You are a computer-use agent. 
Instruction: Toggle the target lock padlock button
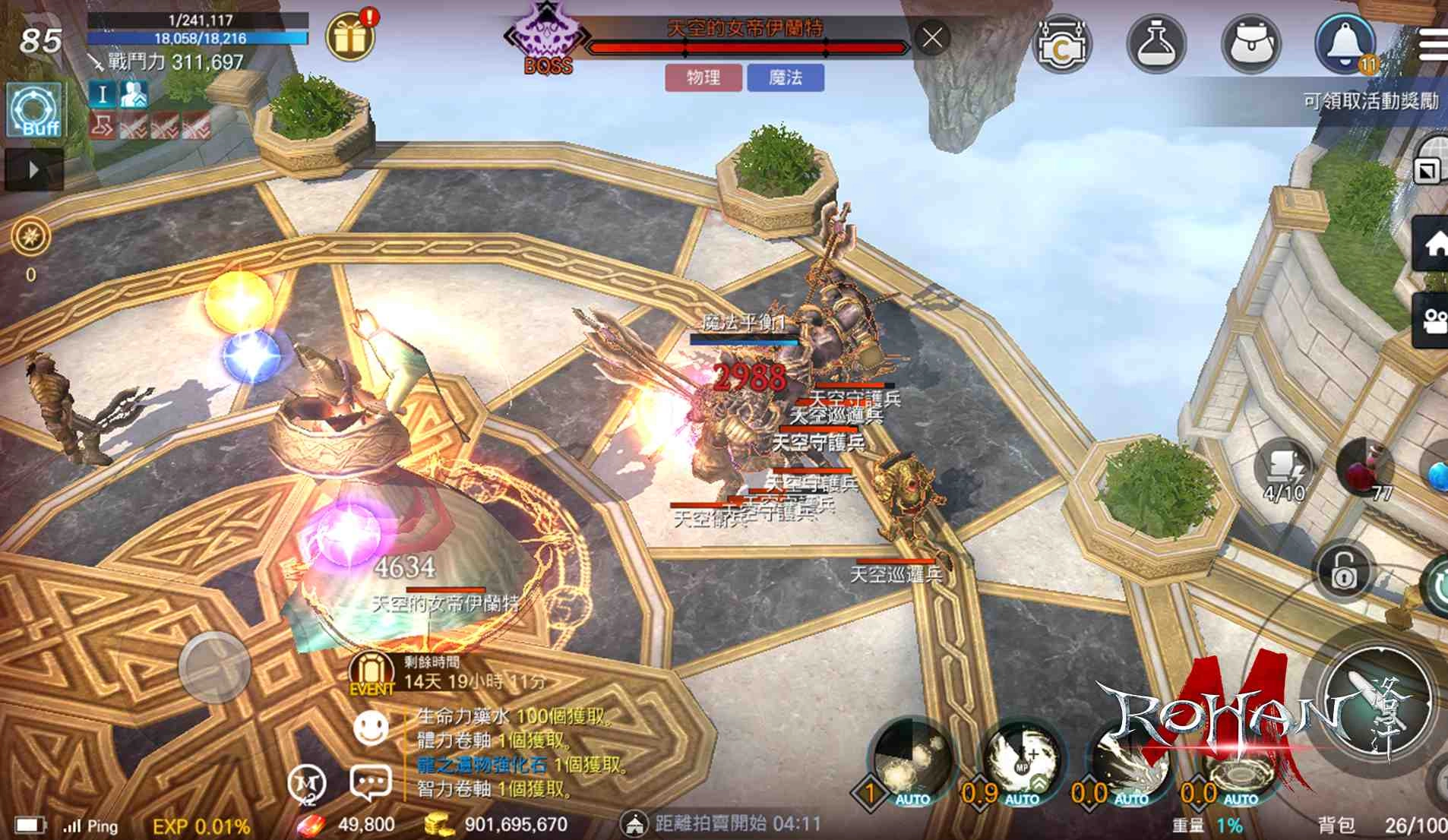point(1343,571)
